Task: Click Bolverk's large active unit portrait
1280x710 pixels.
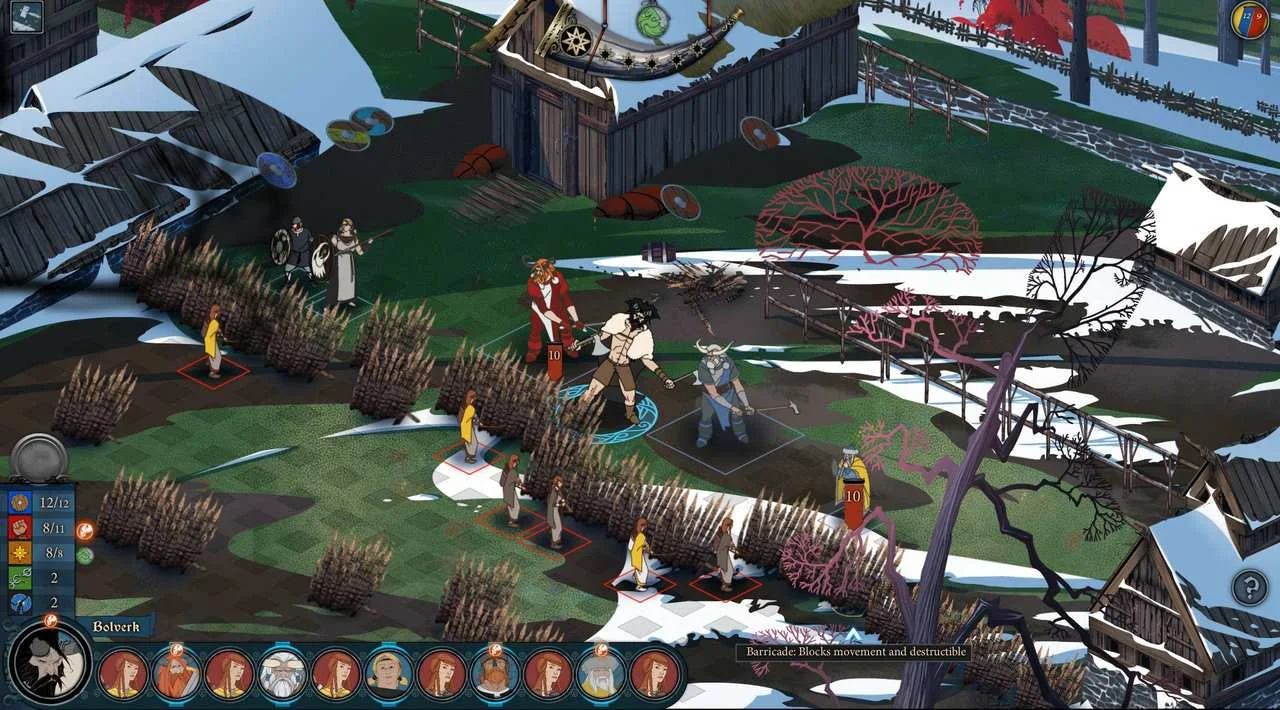Action: (48, 664)
